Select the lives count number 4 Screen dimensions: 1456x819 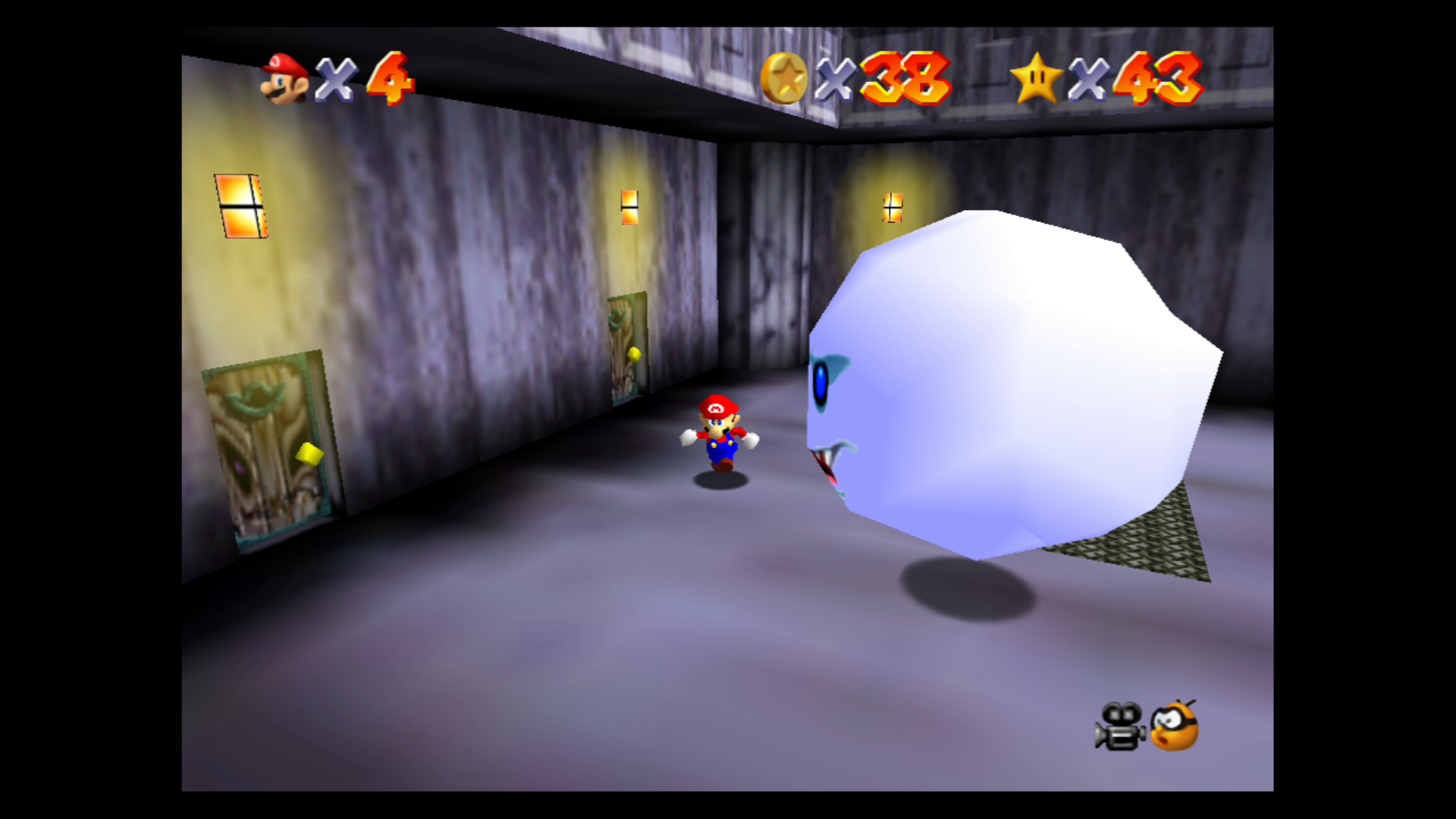click(x=388, y=77)
